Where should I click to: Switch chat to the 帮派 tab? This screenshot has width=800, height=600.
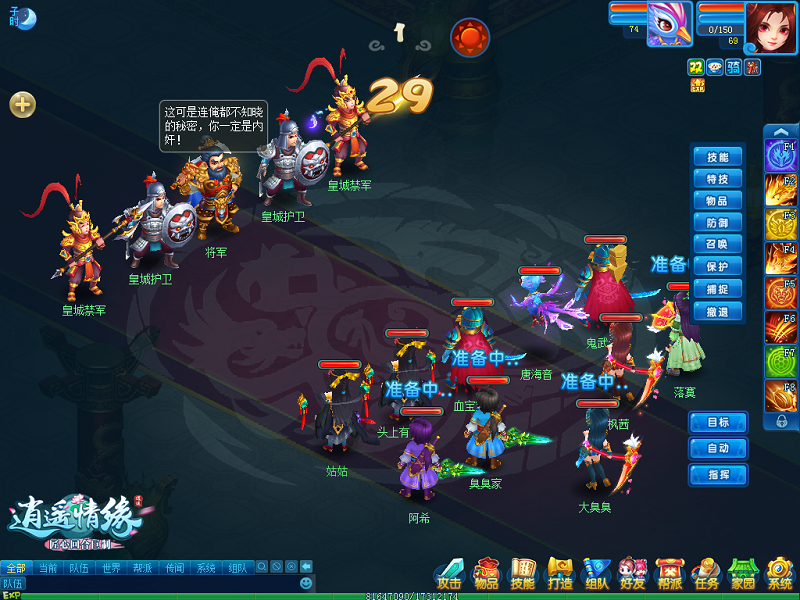click(142, 568)
